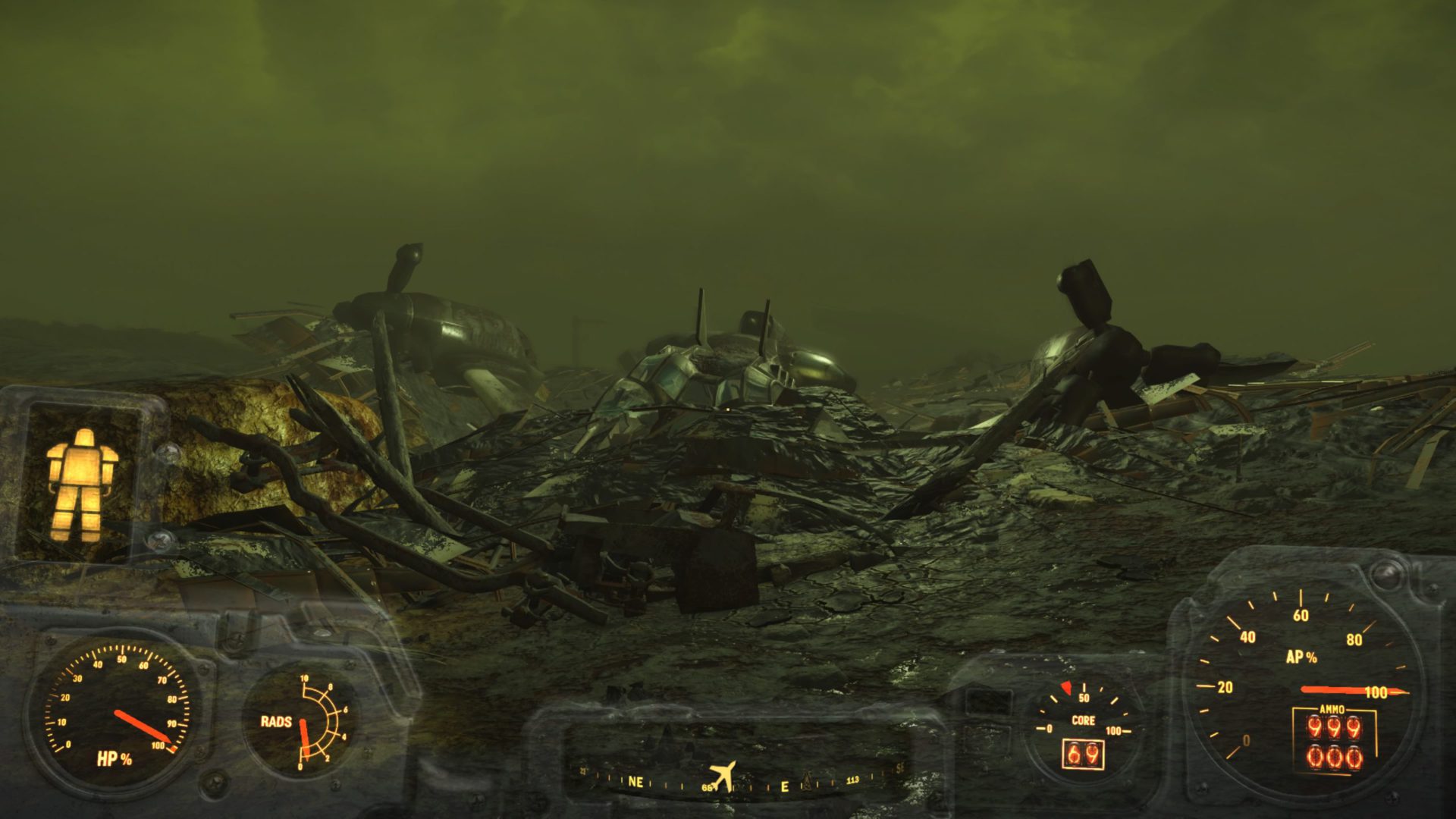Click the airplane location marker on the compass
Viewport: 1456px width, 819px height.
pyautogui.click(x=723, y=775)
